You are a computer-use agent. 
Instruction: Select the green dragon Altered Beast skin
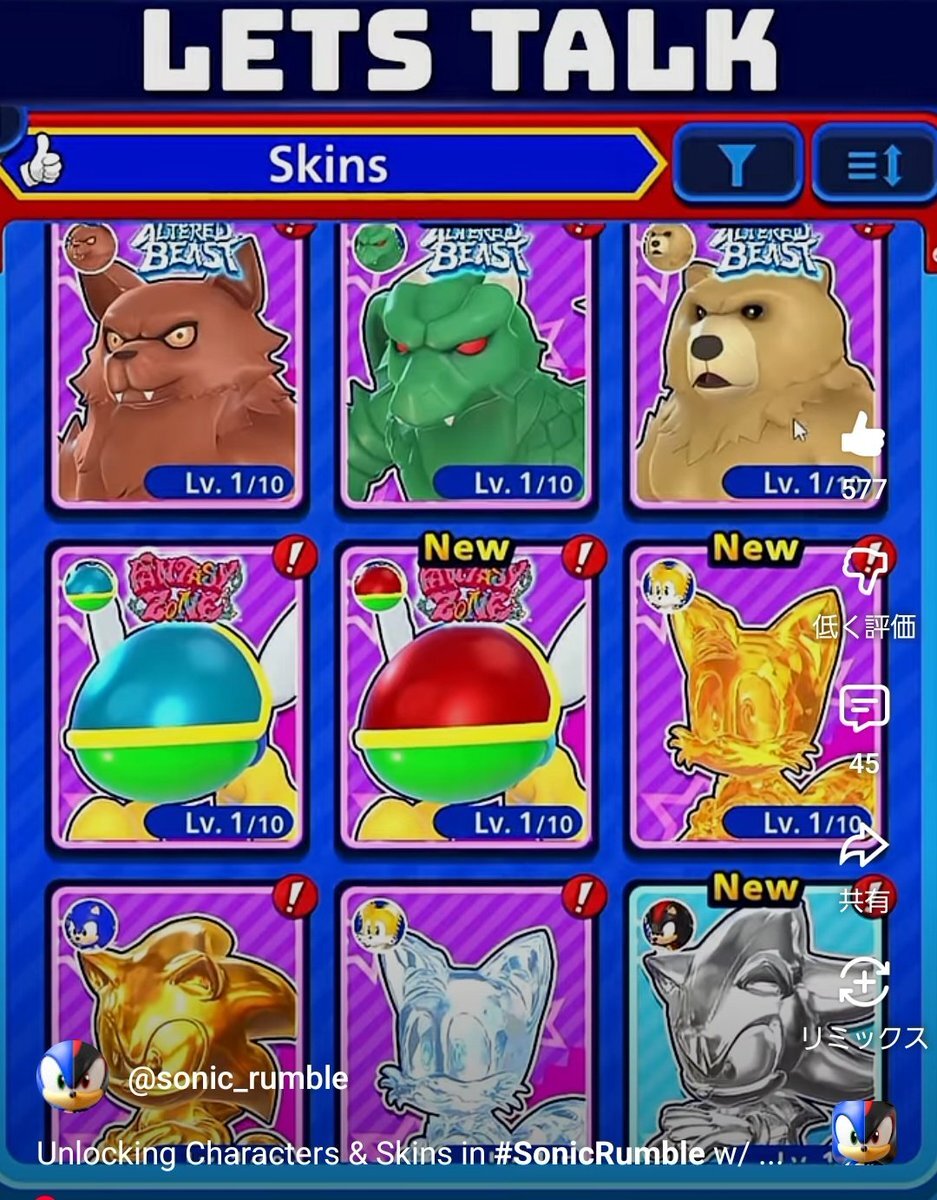pos(465,365)
